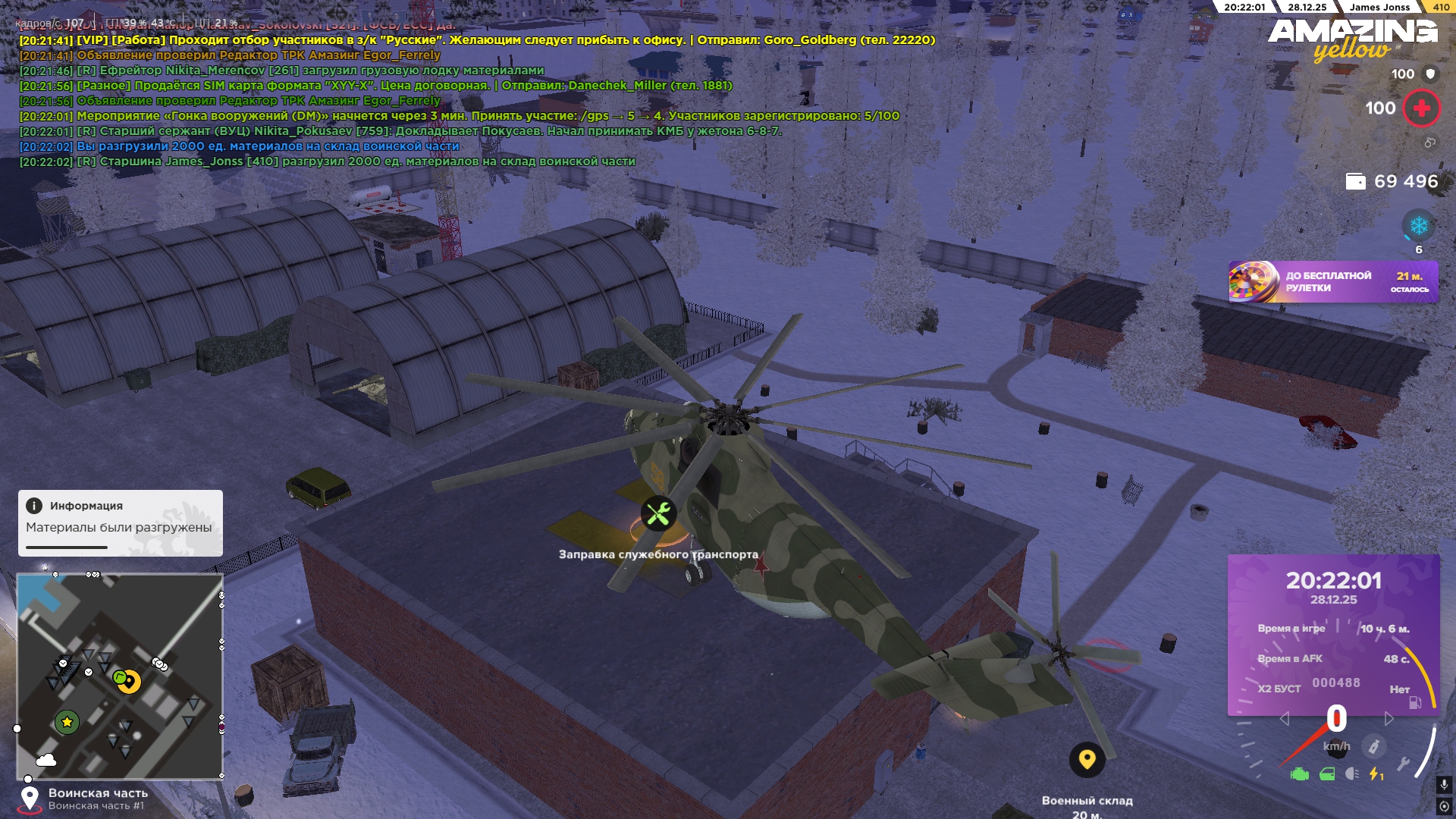This screenshot has width=1456, height=819.
Task: Click the right turn signal arrow
Action: pyautogui.click(x=1389, y=719)
